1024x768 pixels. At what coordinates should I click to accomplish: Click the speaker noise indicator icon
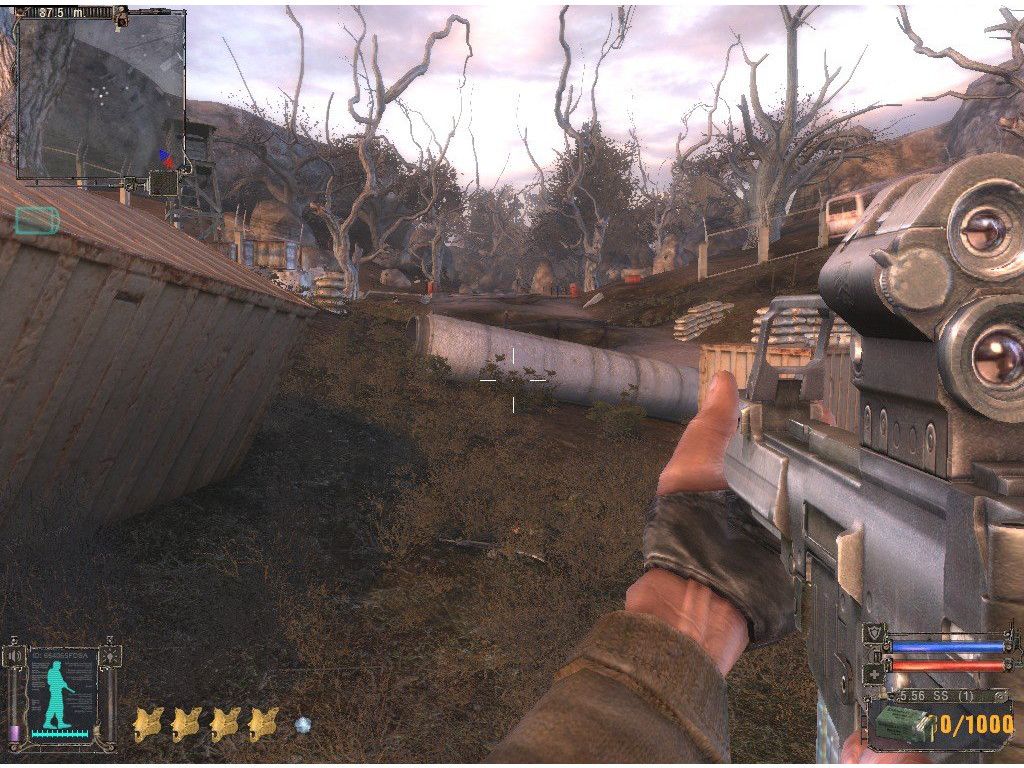[15, 656]
